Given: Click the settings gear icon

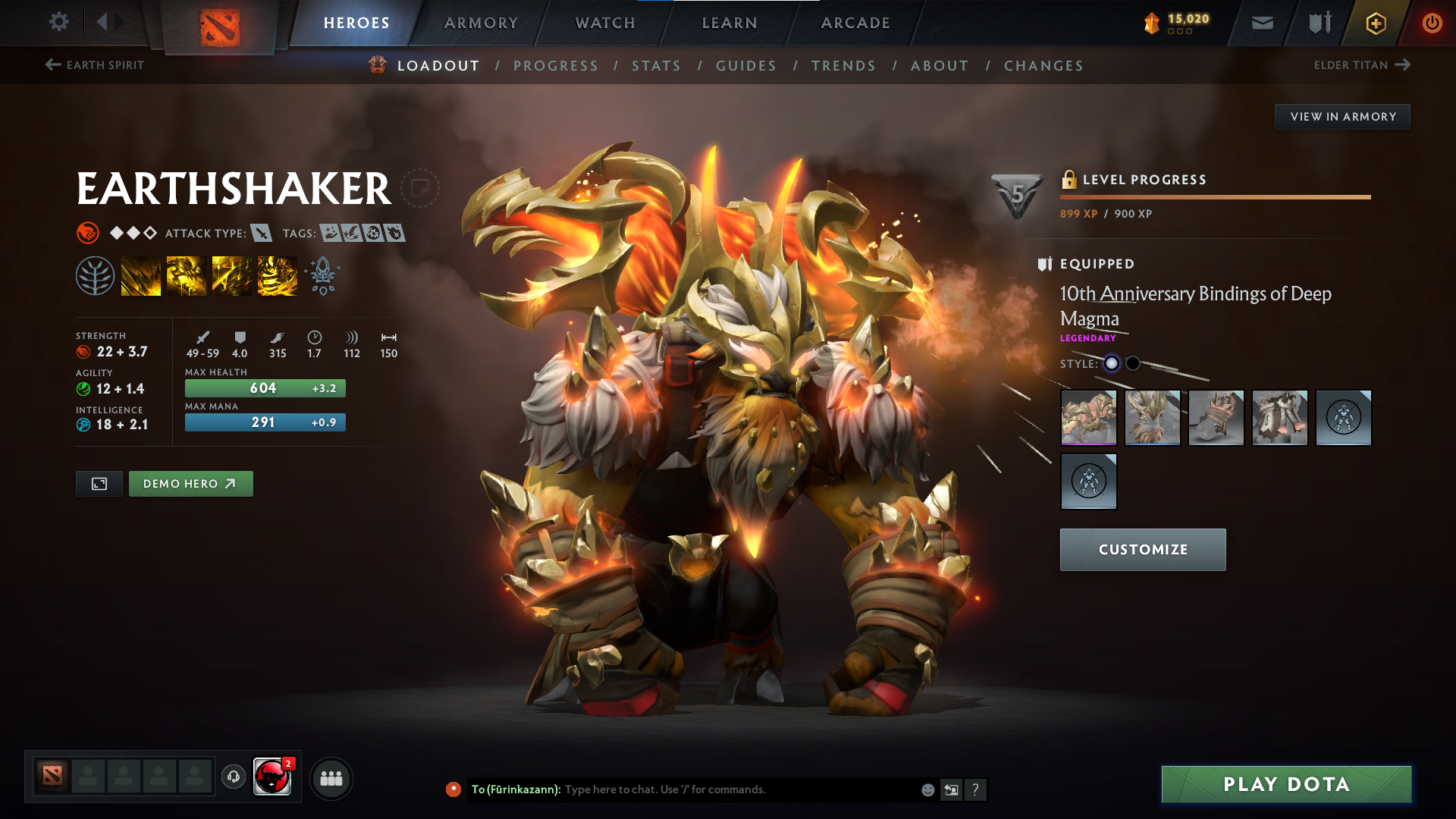Looking at the screenshot, I should tap(58, 22).
